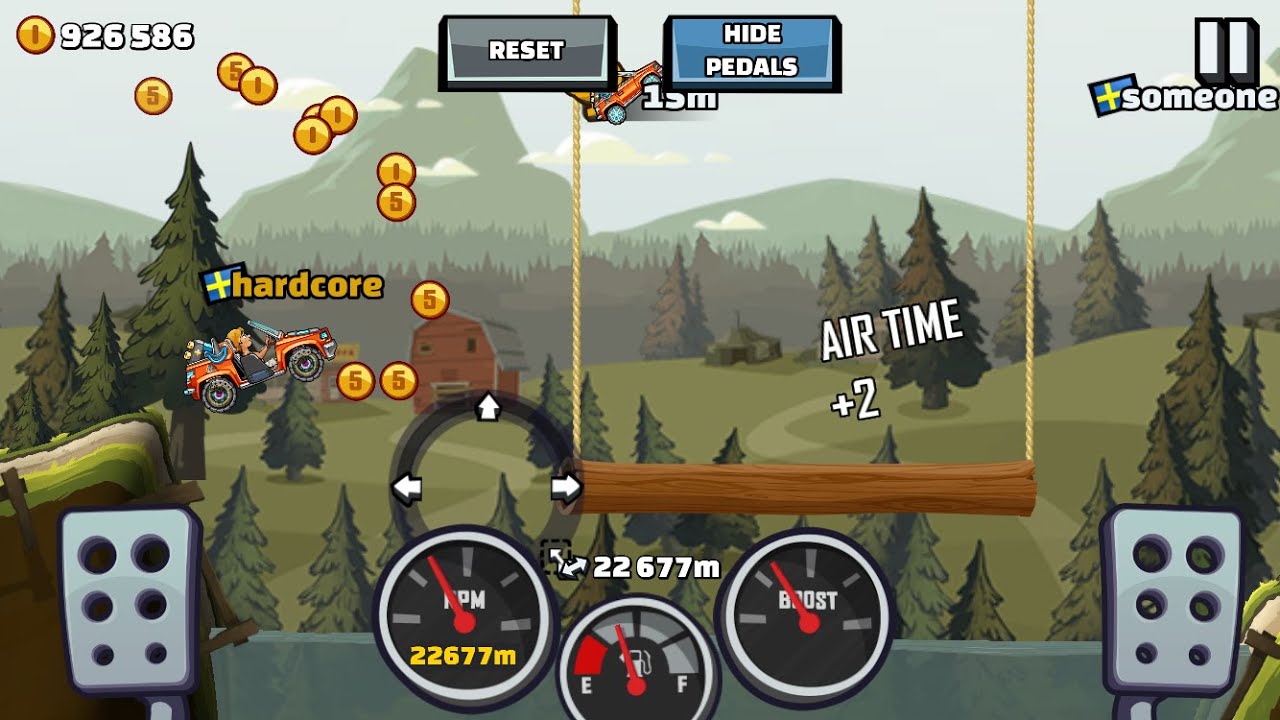The height and width of the screenshot is (720, 1280).
Task: Click the left arrow on the adjust ring
Action: (x=406, y=488)
